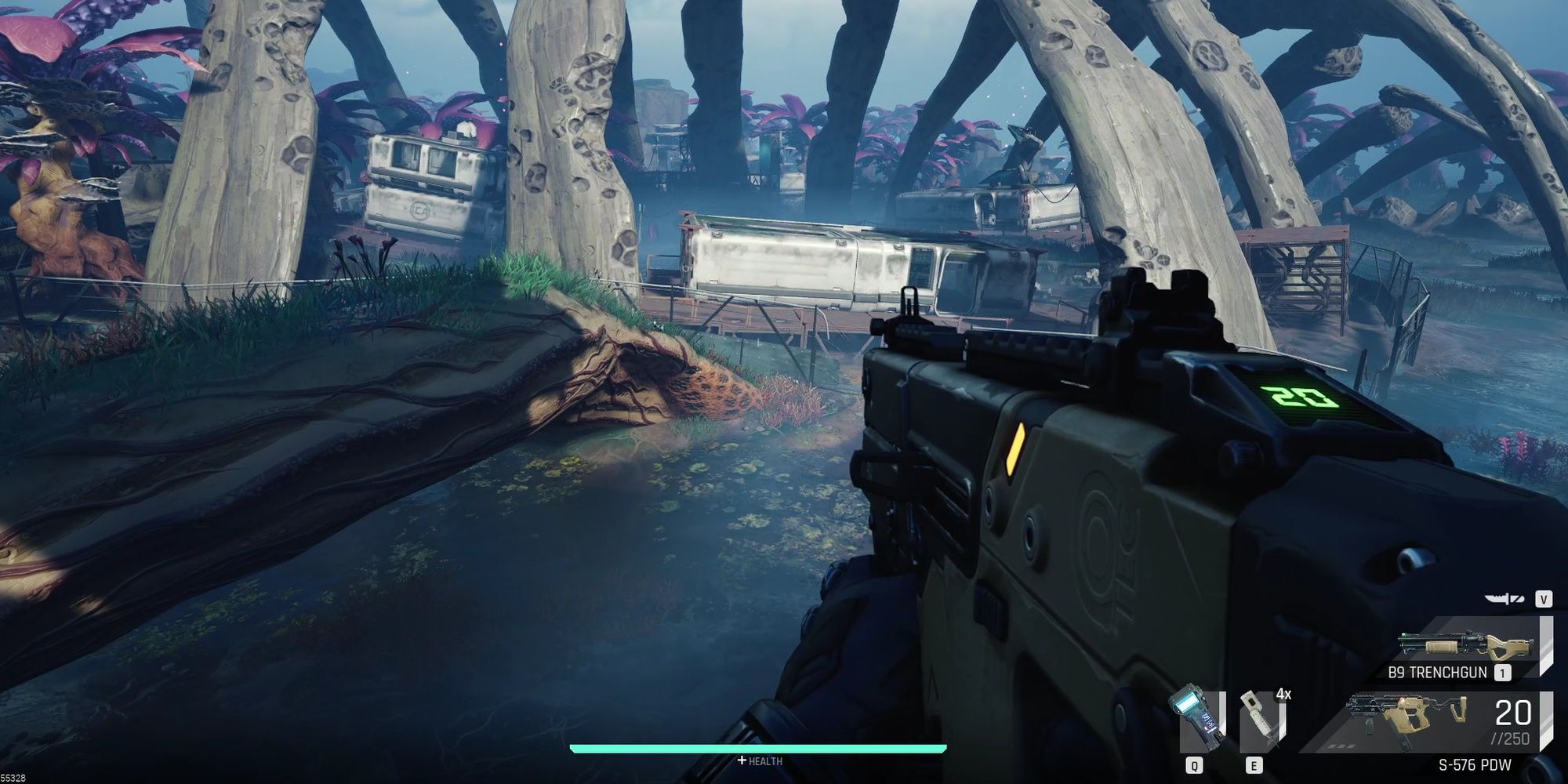
Task: Open the B9 Trenchgun slot labeled 1
Action: pos(1502,672)
